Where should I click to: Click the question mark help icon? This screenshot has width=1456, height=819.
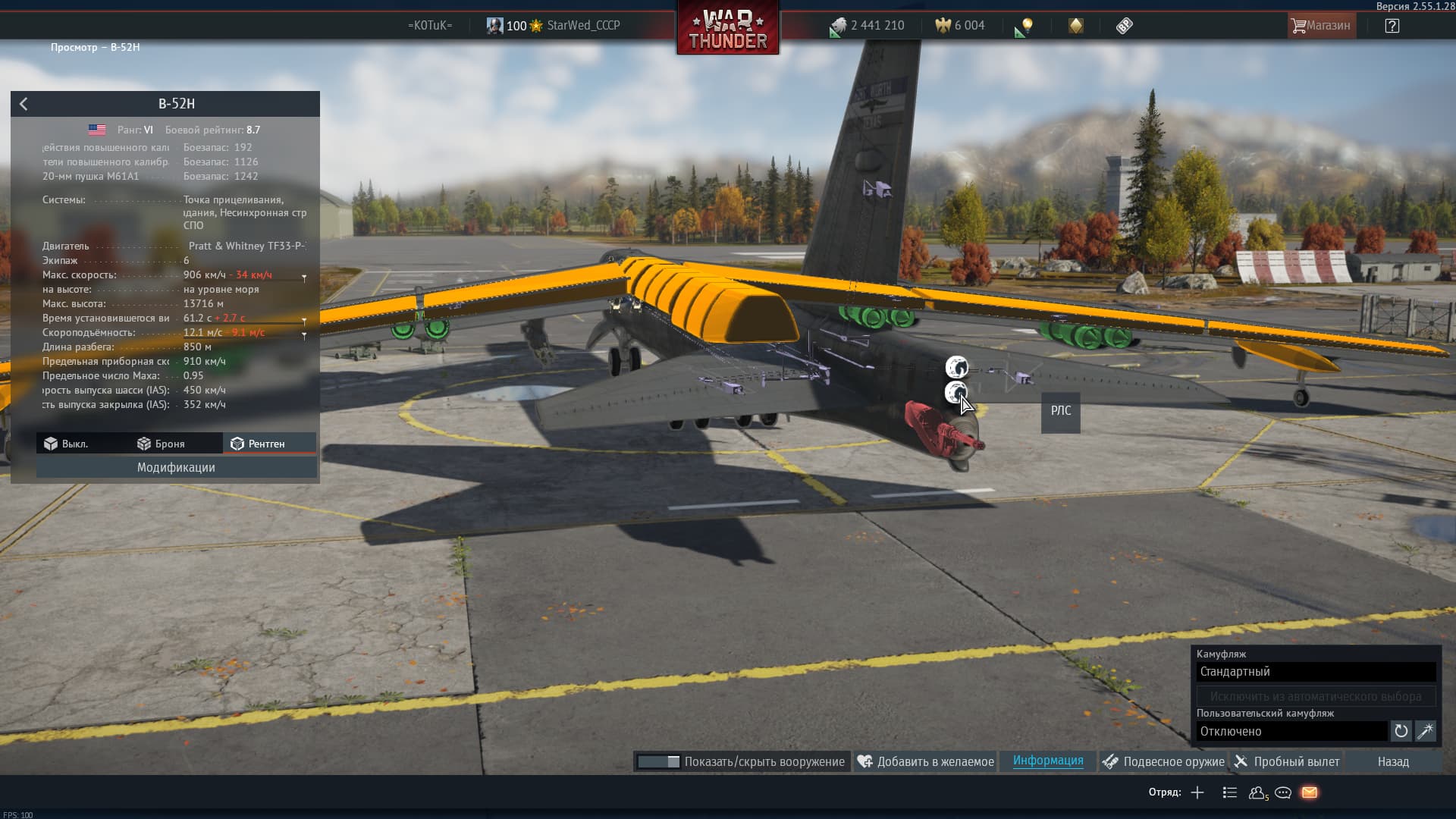(1392, 26)
